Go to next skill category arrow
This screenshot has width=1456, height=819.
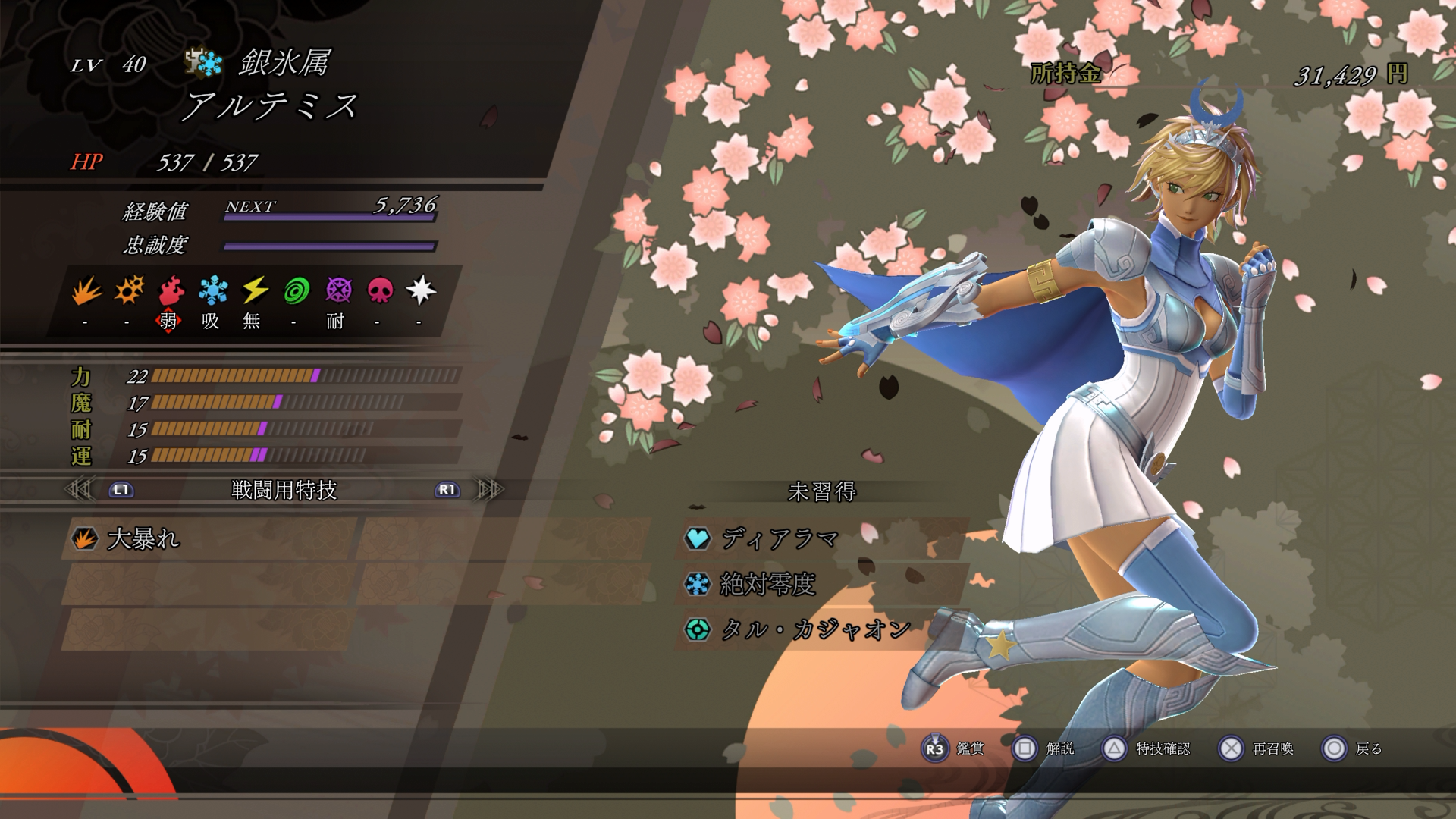coord(489,490)
